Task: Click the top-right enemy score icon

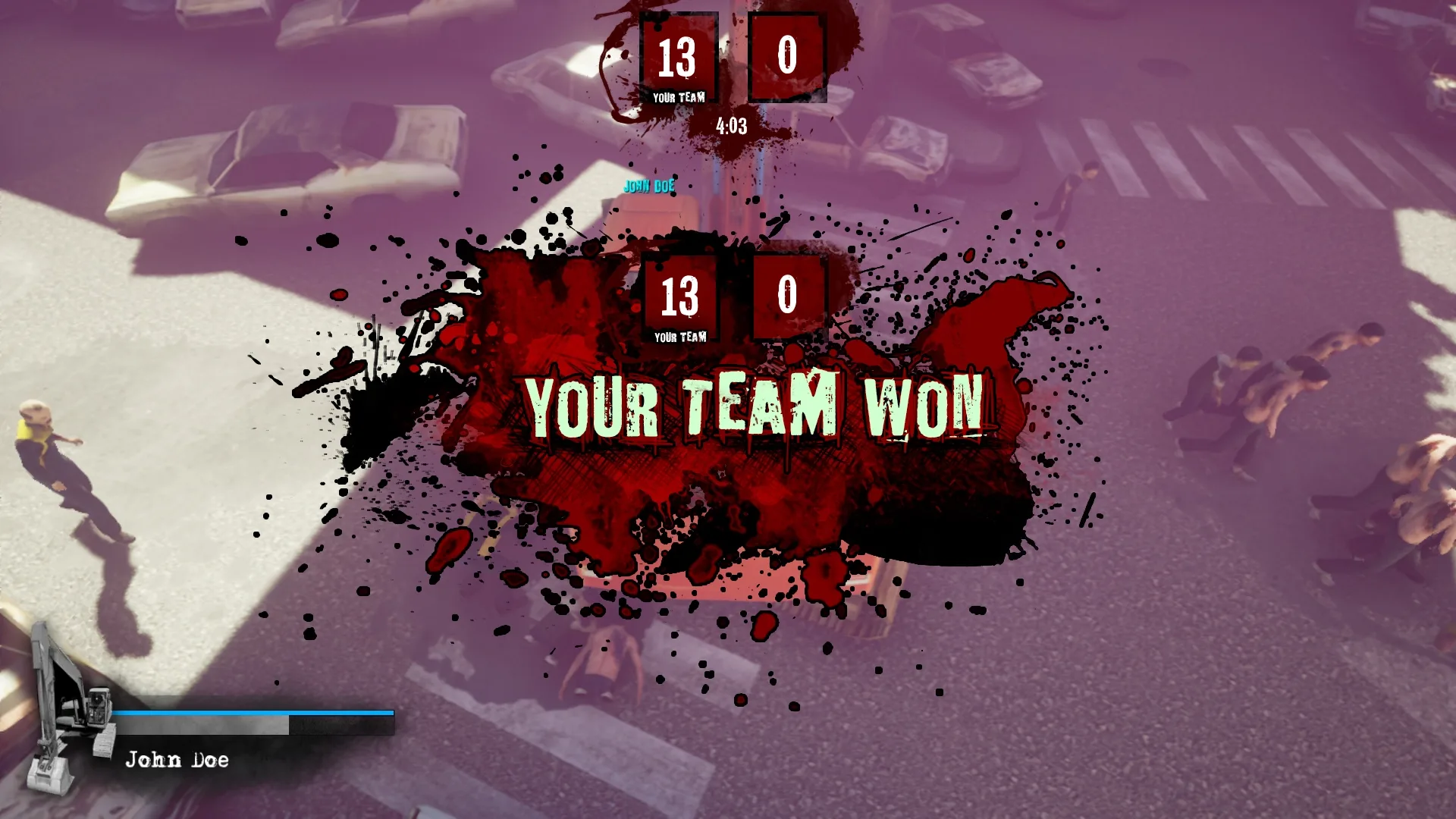Action: coord(786,57)
